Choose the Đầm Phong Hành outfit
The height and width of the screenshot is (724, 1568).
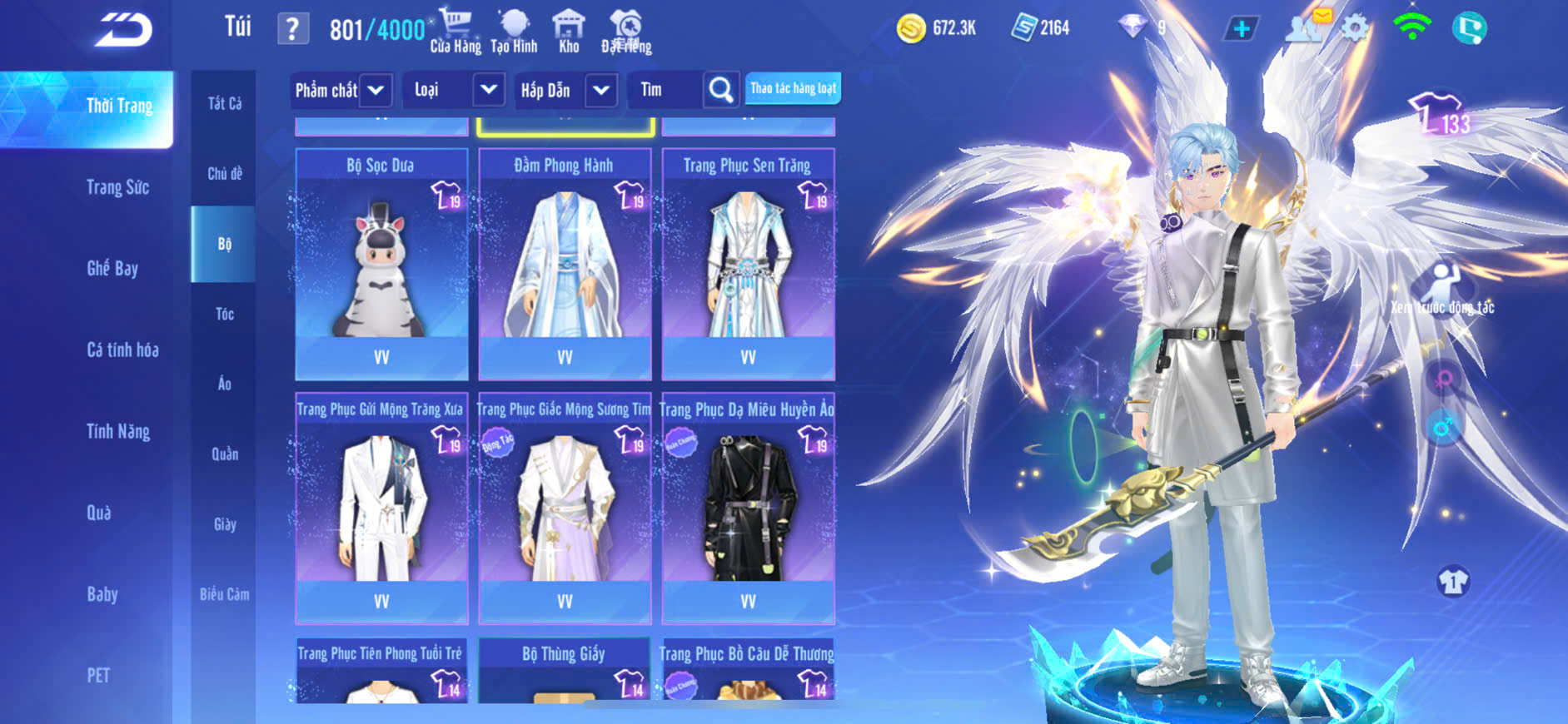(565, 264)
